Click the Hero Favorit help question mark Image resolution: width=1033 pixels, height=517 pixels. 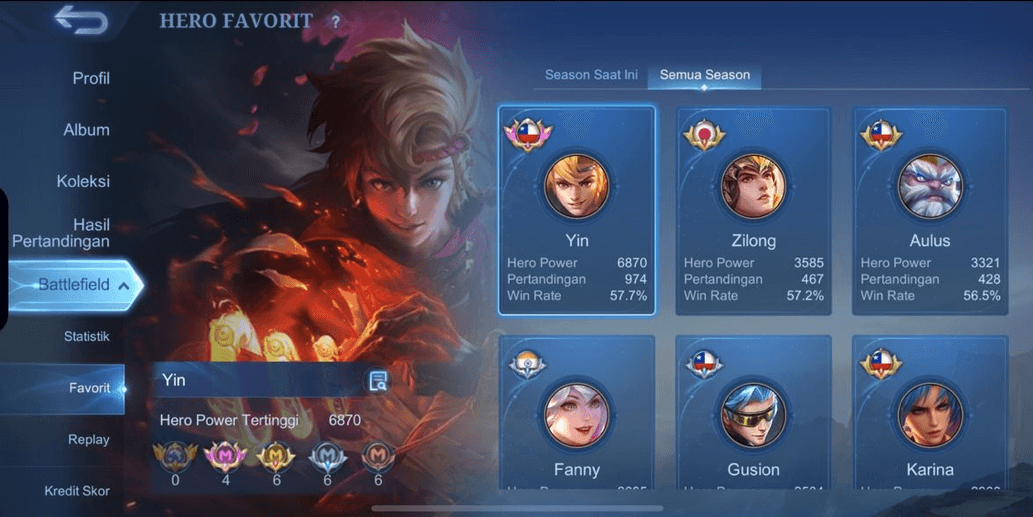(335, 22)
